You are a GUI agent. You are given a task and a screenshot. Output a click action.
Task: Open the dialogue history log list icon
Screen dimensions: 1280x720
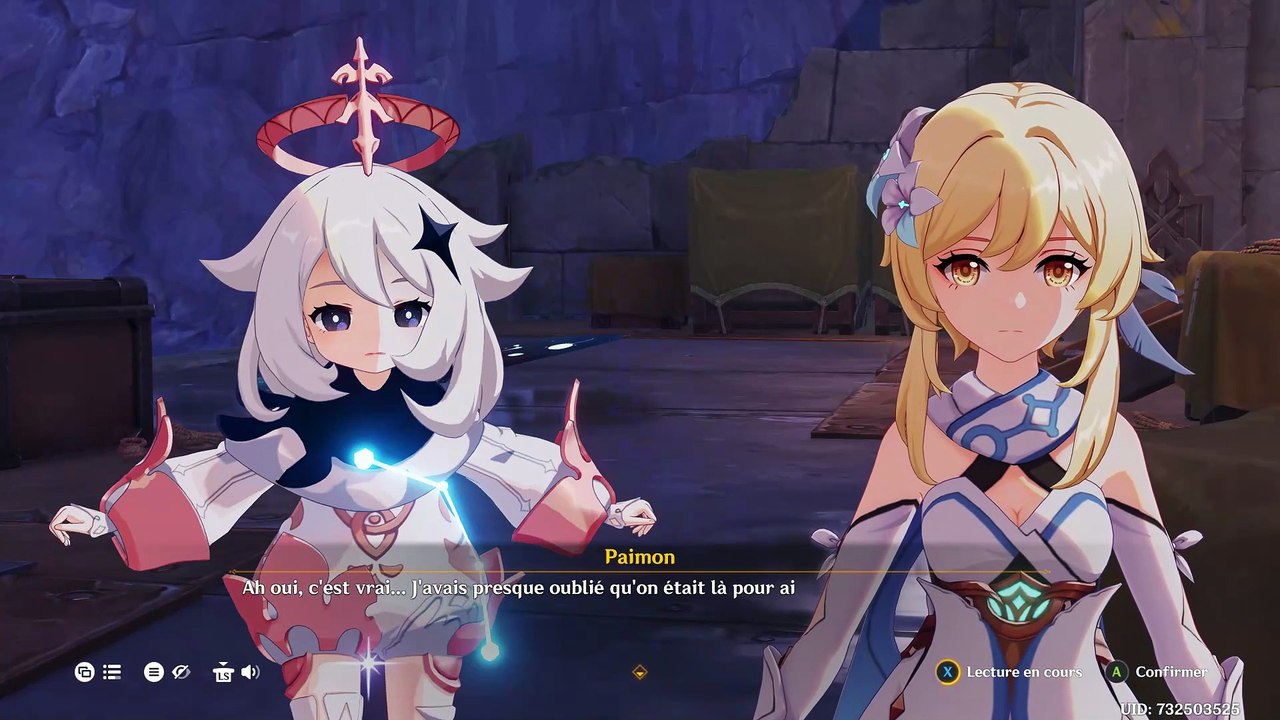pos(112,672)
